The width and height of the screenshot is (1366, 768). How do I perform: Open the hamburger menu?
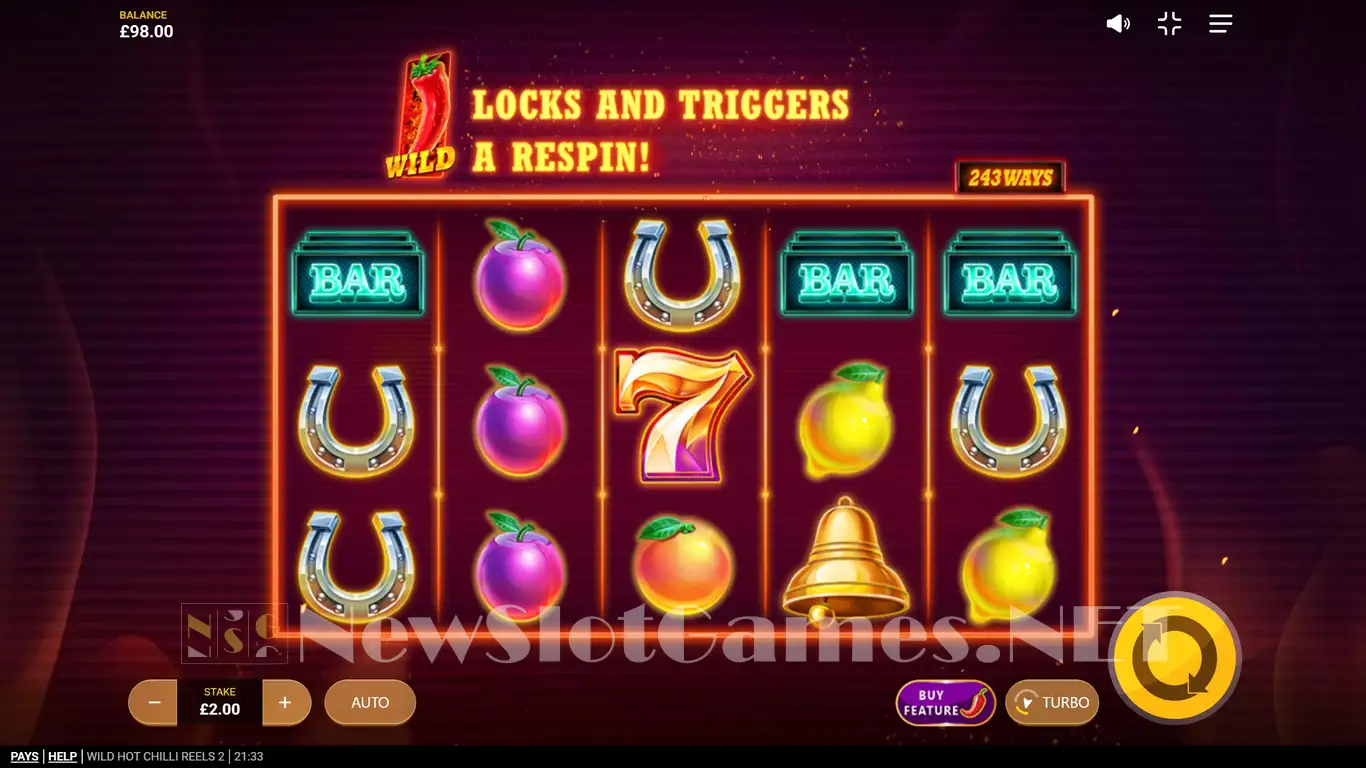pos(1220,24)
